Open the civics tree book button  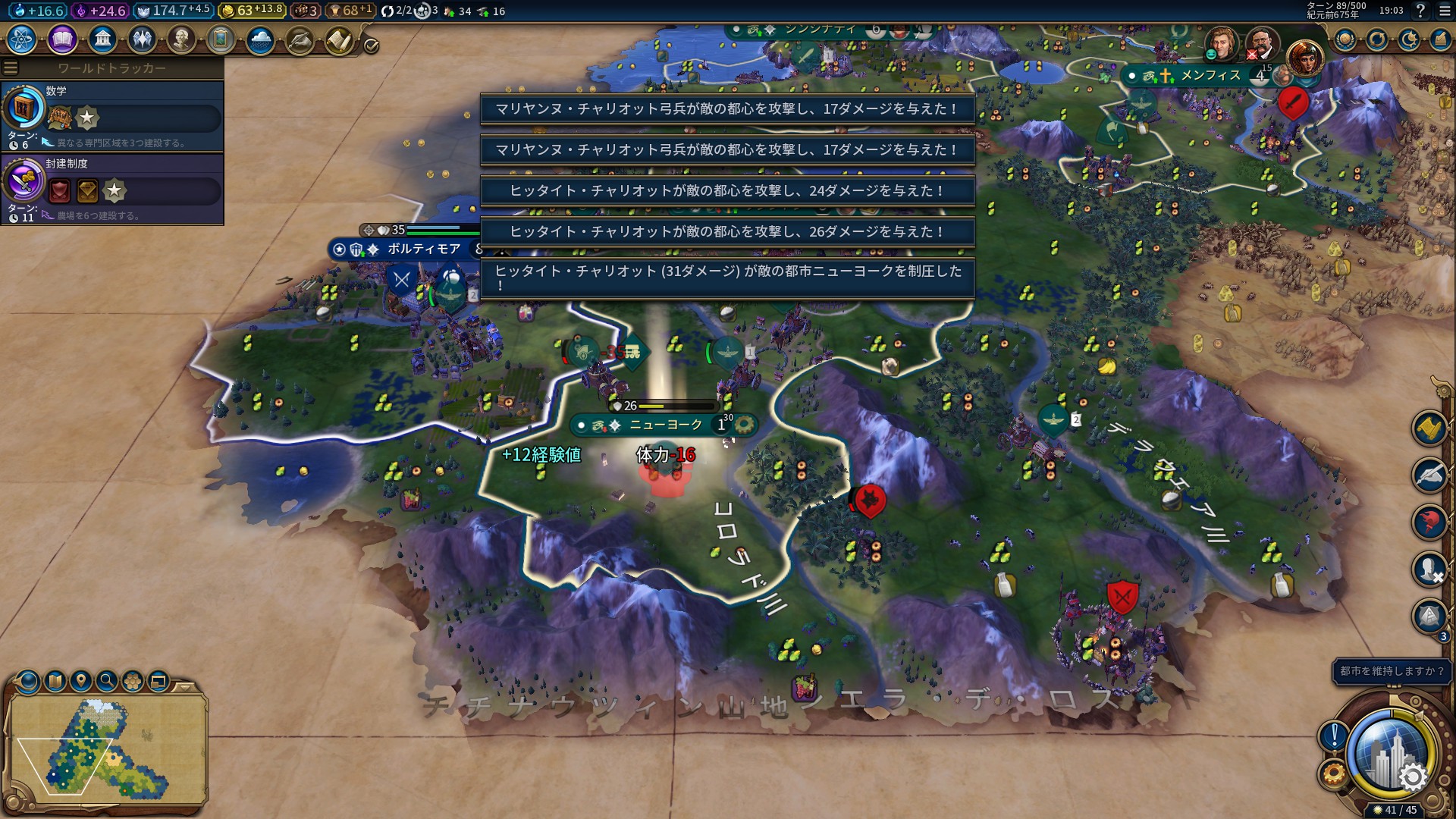[x=62, y=39]
